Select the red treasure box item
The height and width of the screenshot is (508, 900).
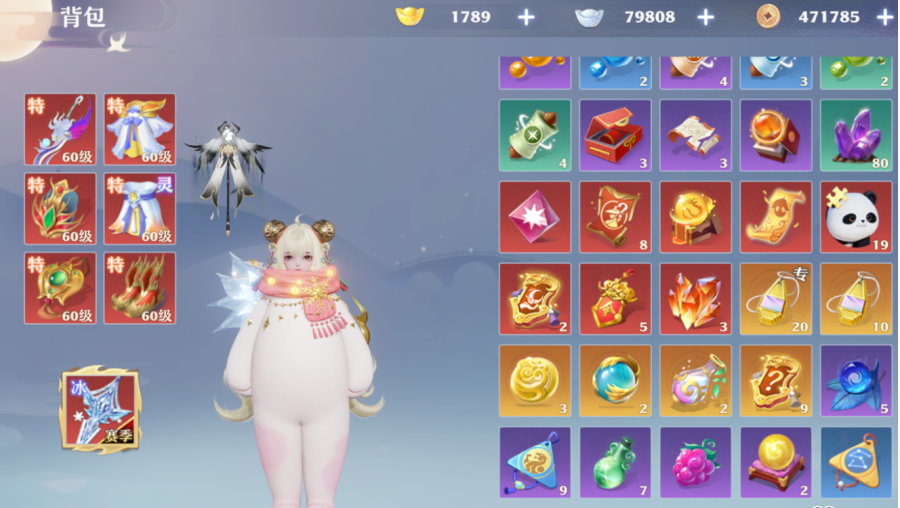(x=615, y=135)
